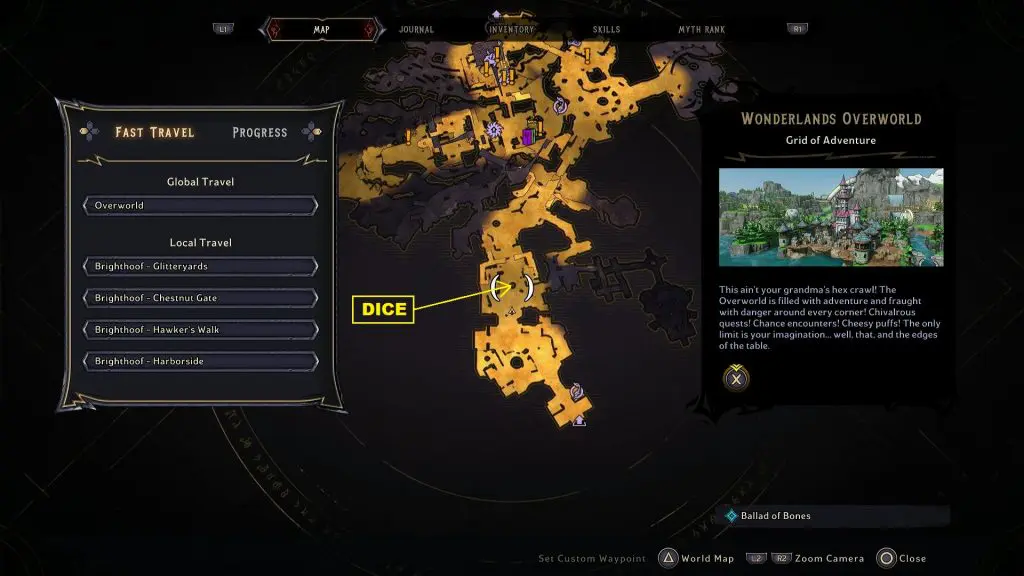Screen dimensions: 1024x576
Task: Select the Fast Travel panel tab
Action: click(154, 132)
